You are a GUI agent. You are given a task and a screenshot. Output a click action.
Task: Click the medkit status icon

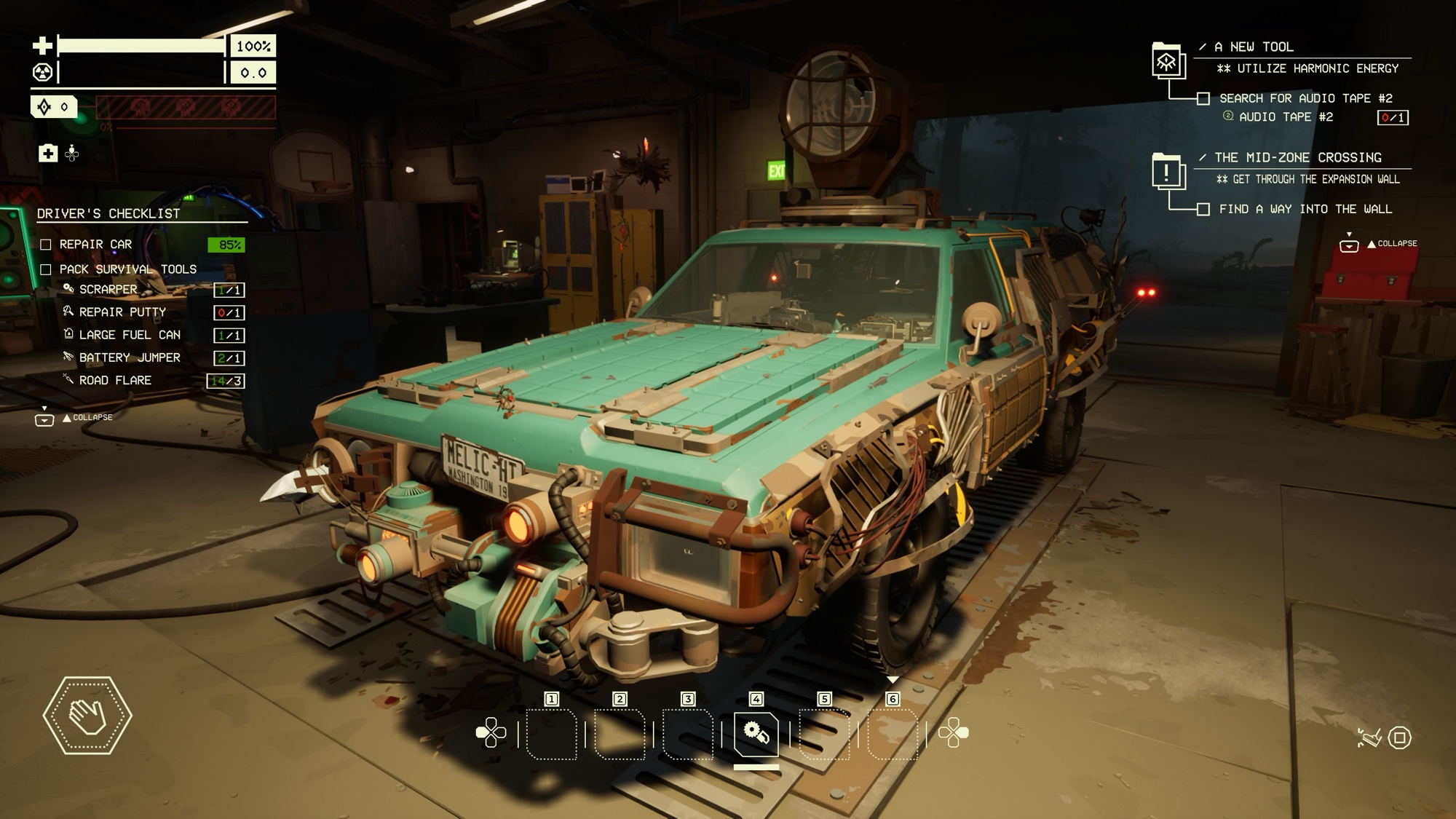coord(48,153)
